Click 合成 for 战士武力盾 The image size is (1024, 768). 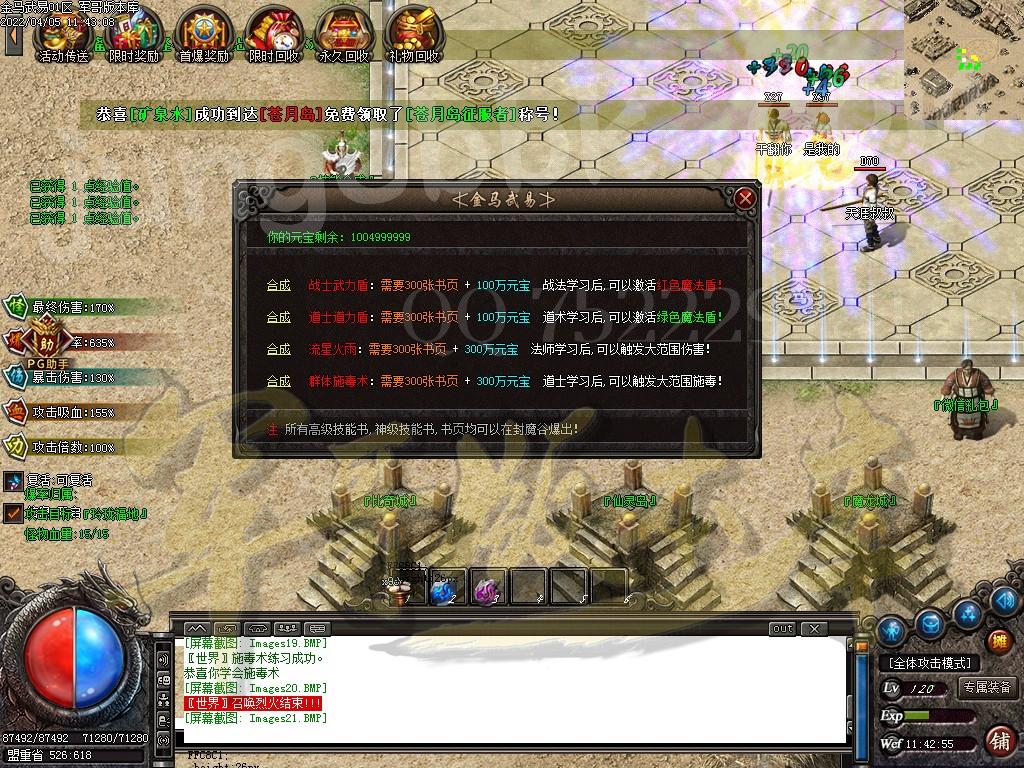coord(278,285)
